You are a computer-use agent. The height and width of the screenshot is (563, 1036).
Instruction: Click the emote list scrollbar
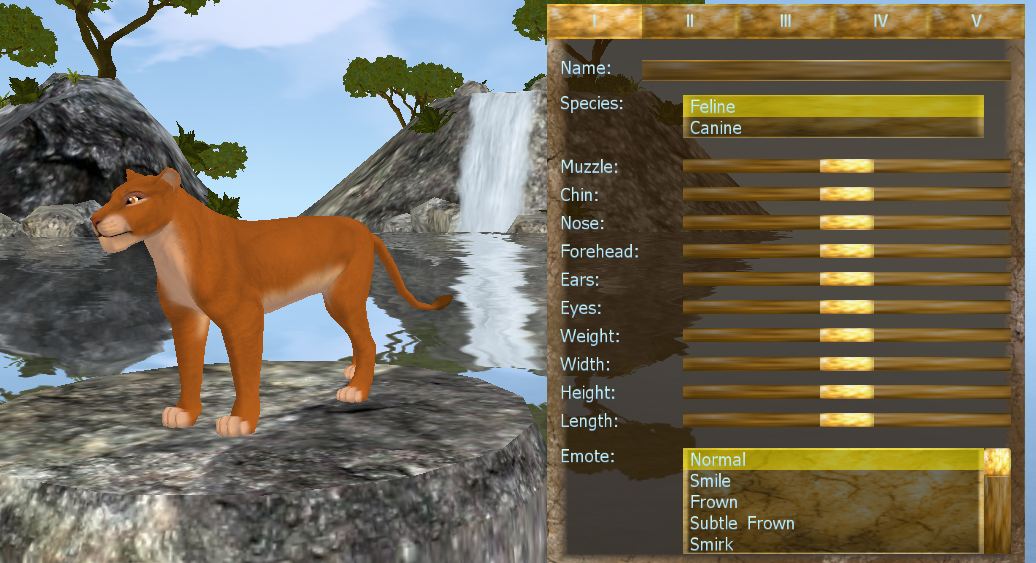tap(997, 510)
